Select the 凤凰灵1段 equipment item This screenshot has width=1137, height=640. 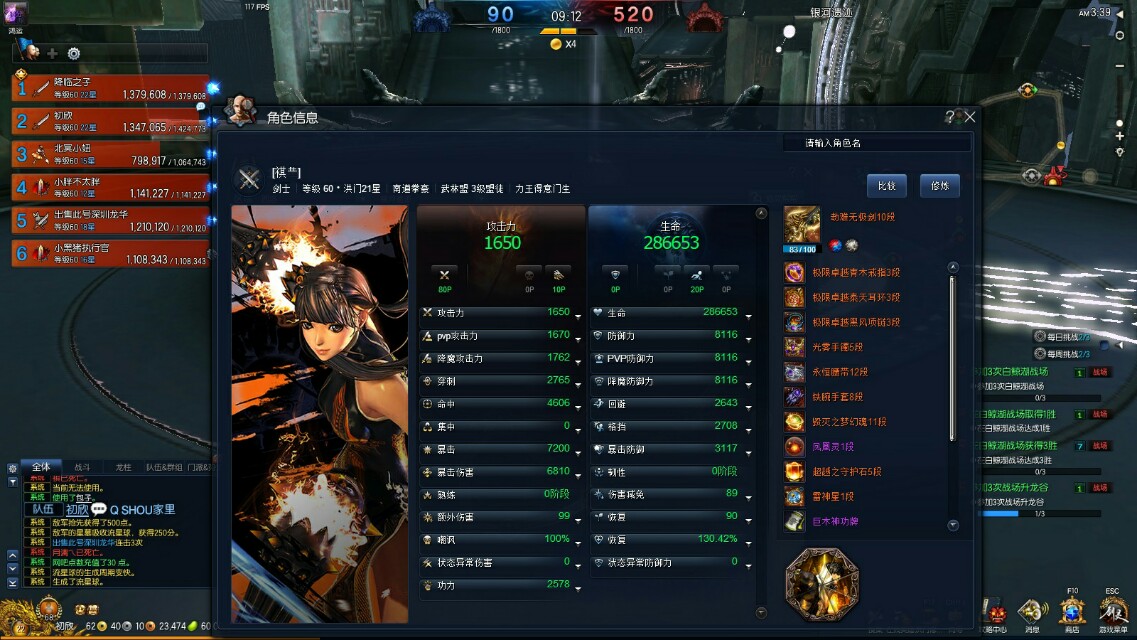pos(794,447)
